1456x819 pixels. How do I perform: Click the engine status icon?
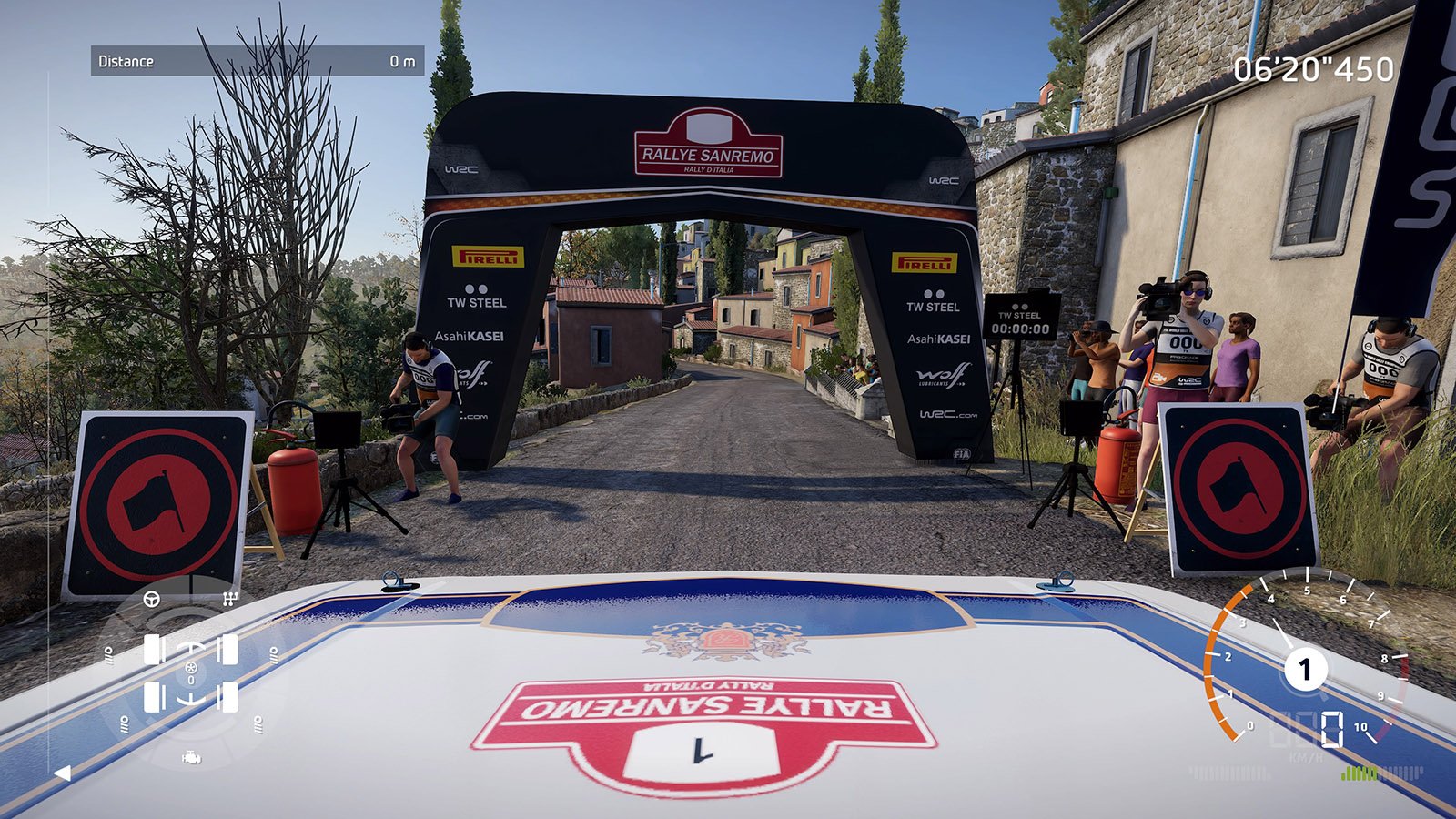(x=191, y=757)
